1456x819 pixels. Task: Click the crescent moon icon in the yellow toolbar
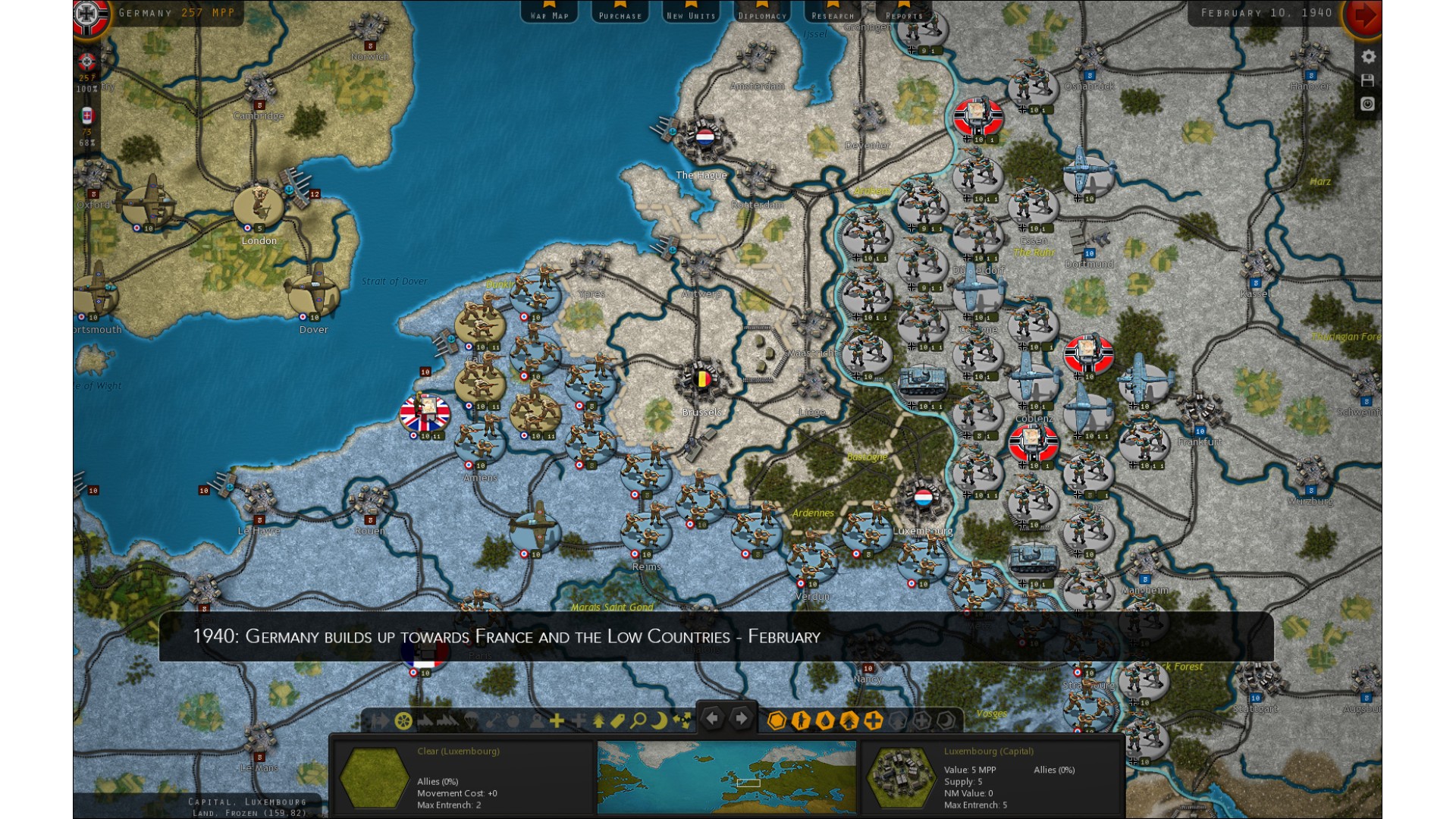[660, 720]
